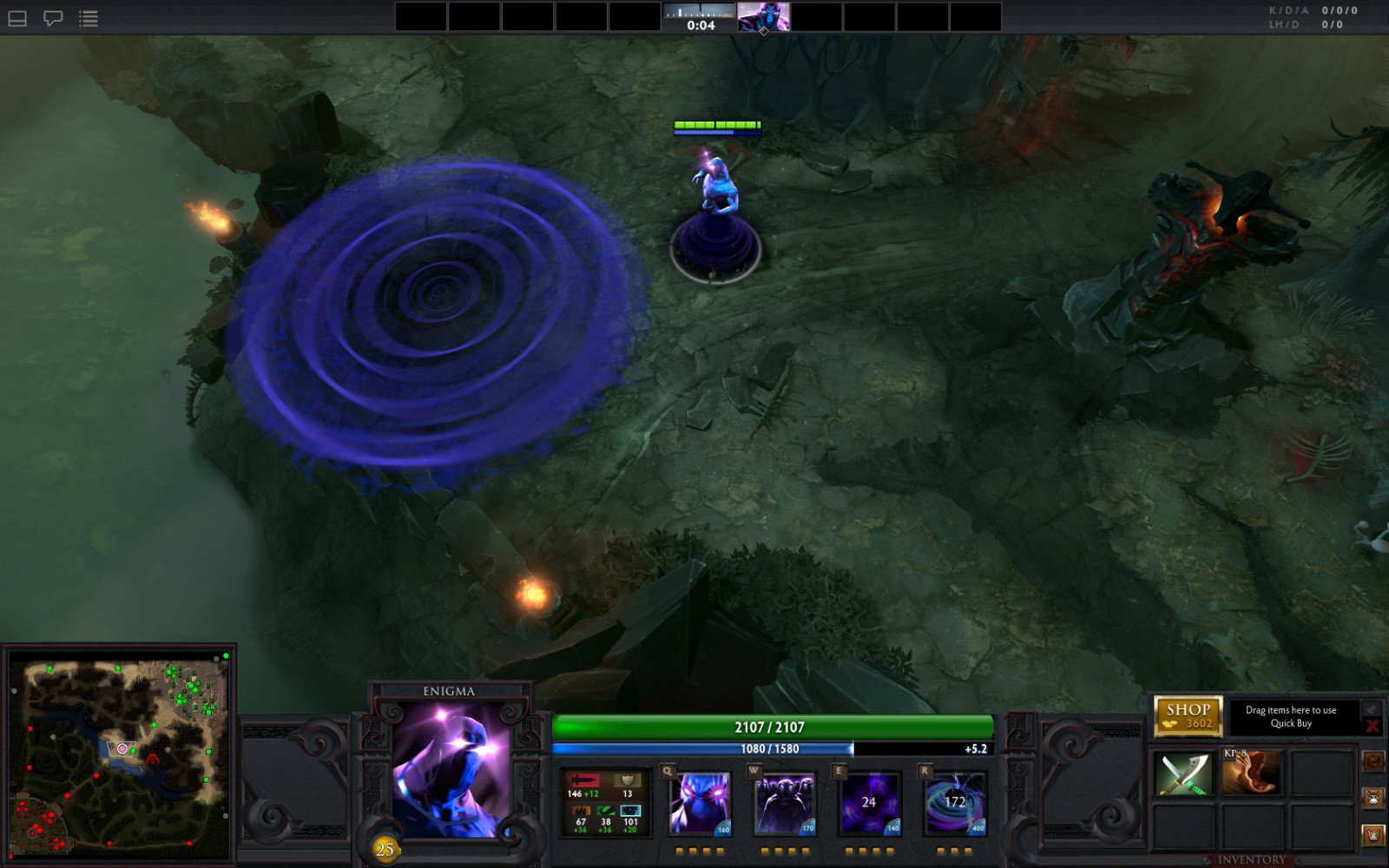Screen dimensions: 1389x868
Task: Select the crossed blades item slot
Action: [1184, 773]
